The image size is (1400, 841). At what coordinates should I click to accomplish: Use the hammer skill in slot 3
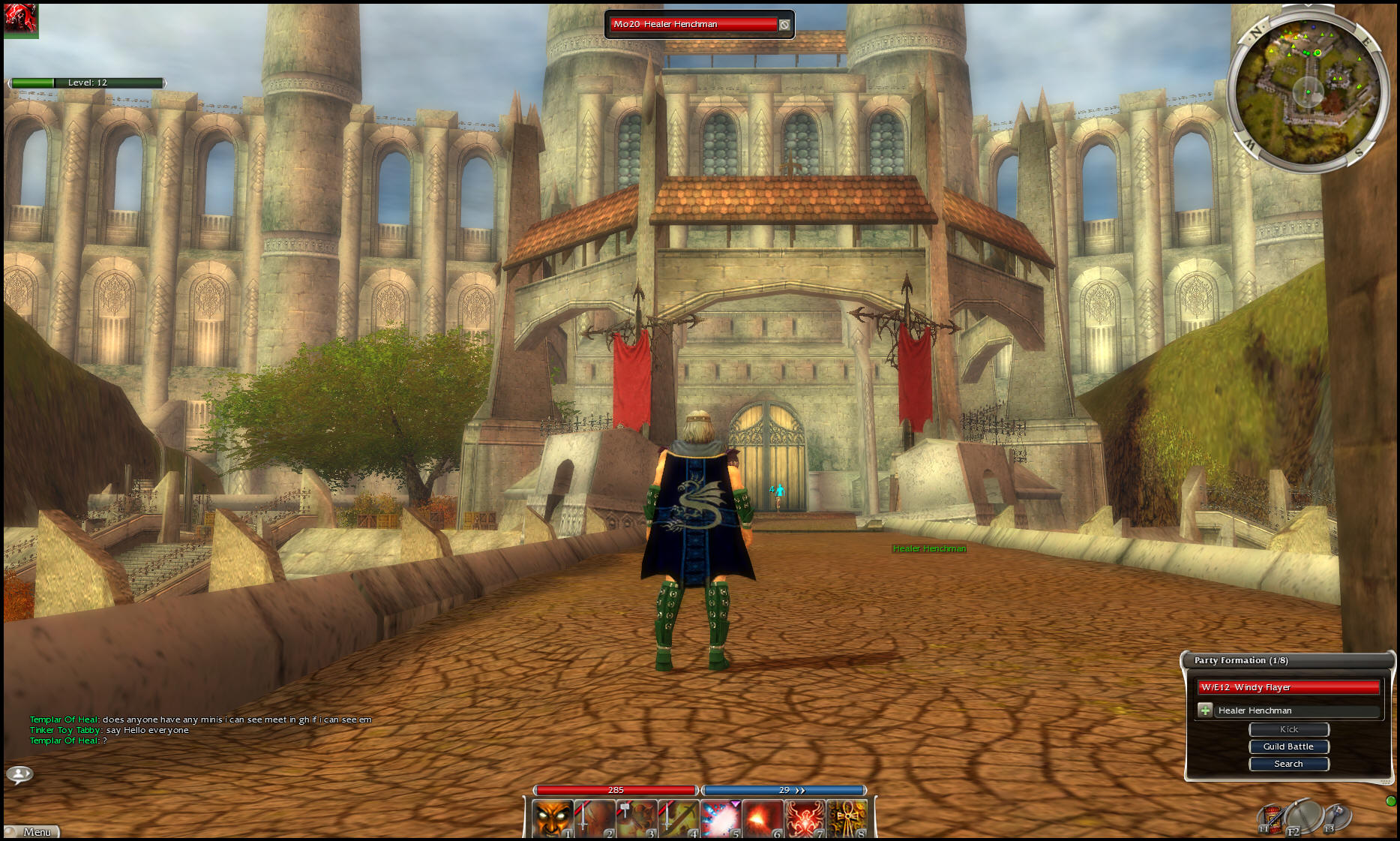pyautogui.click(x=637, y=818)
